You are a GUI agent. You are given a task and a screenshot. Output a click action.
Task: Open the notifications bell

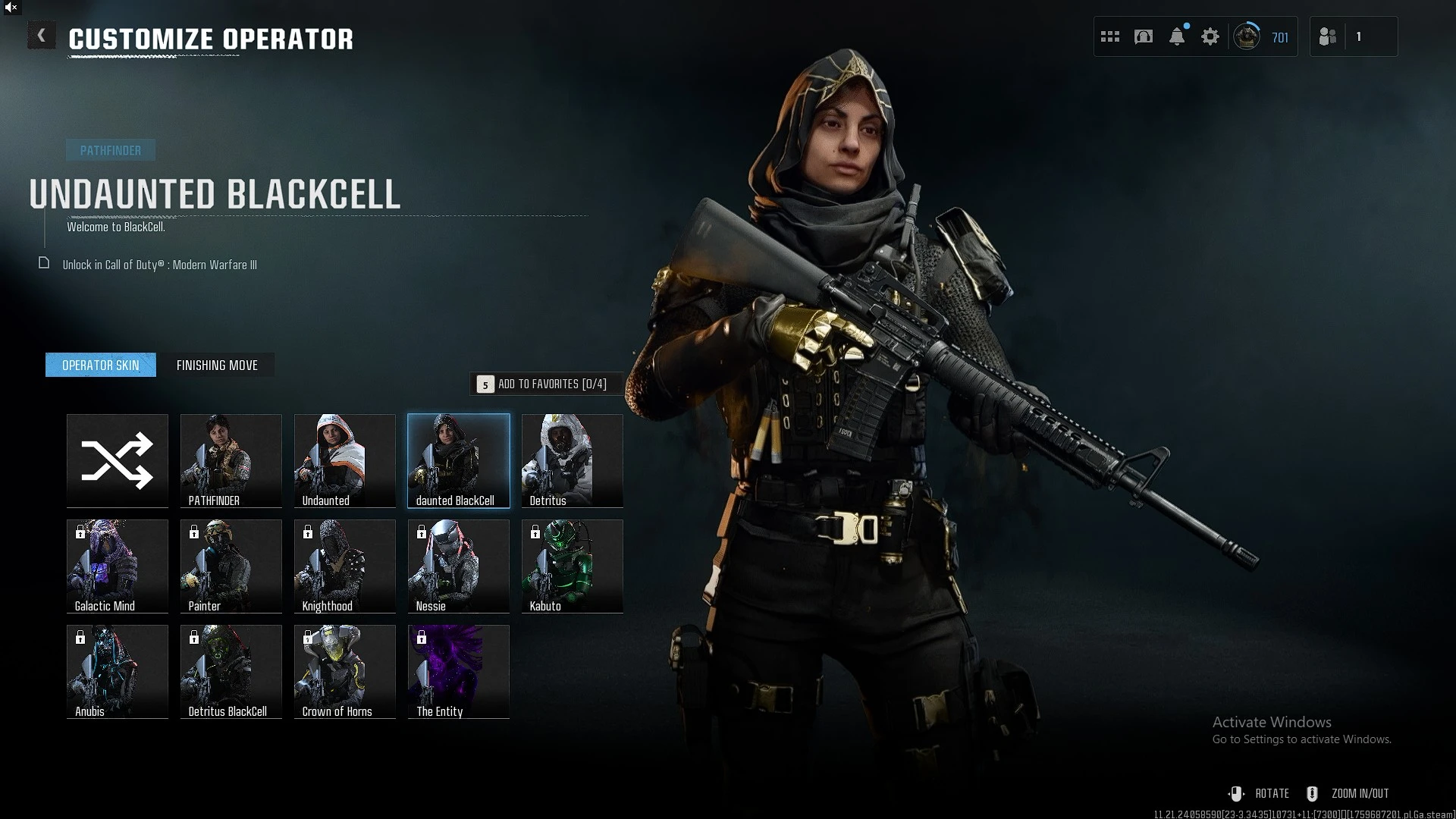coord(1177,36)
